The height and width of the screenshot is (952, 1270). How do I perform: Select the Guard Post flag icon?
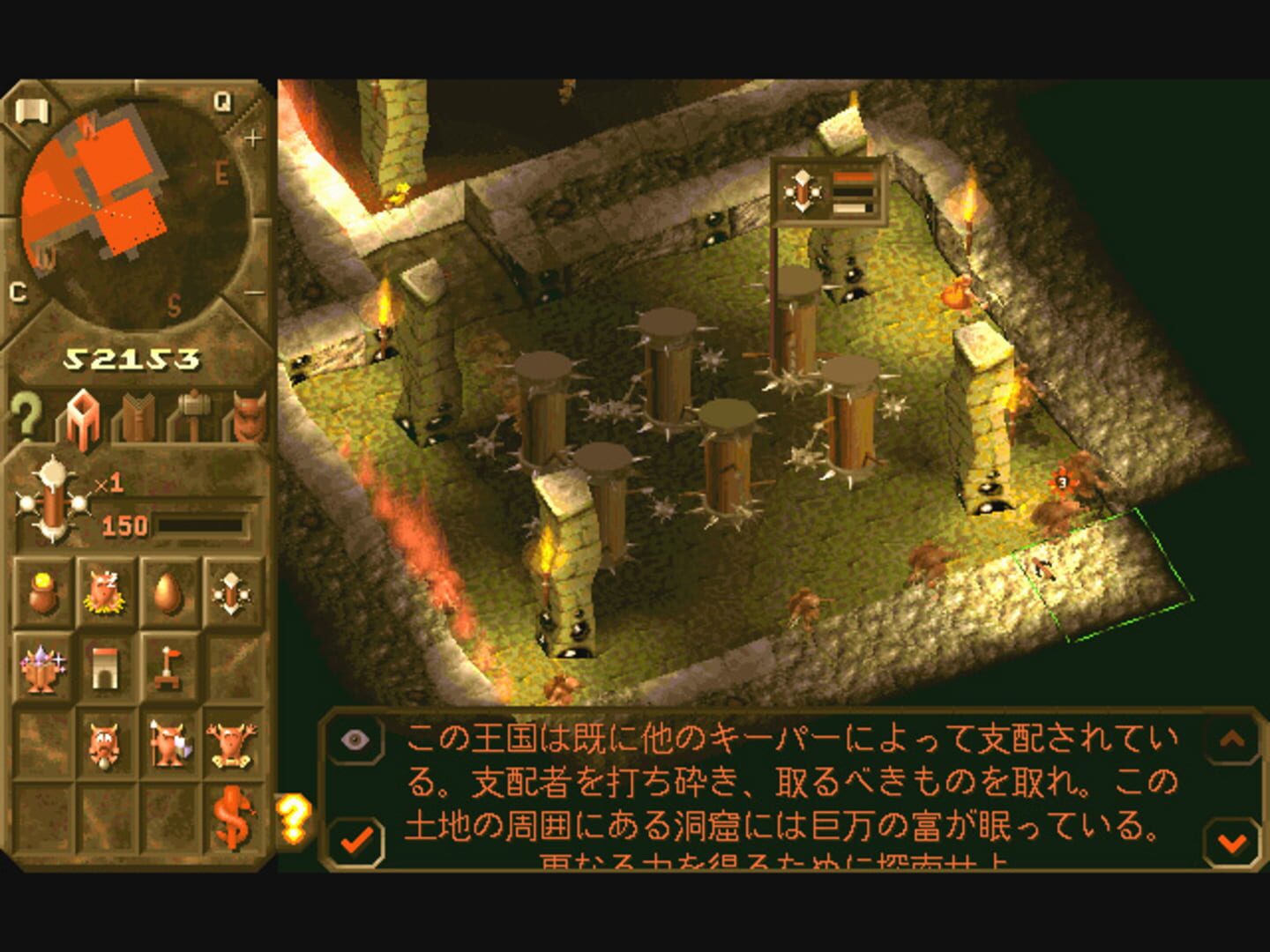coord(171,670)
